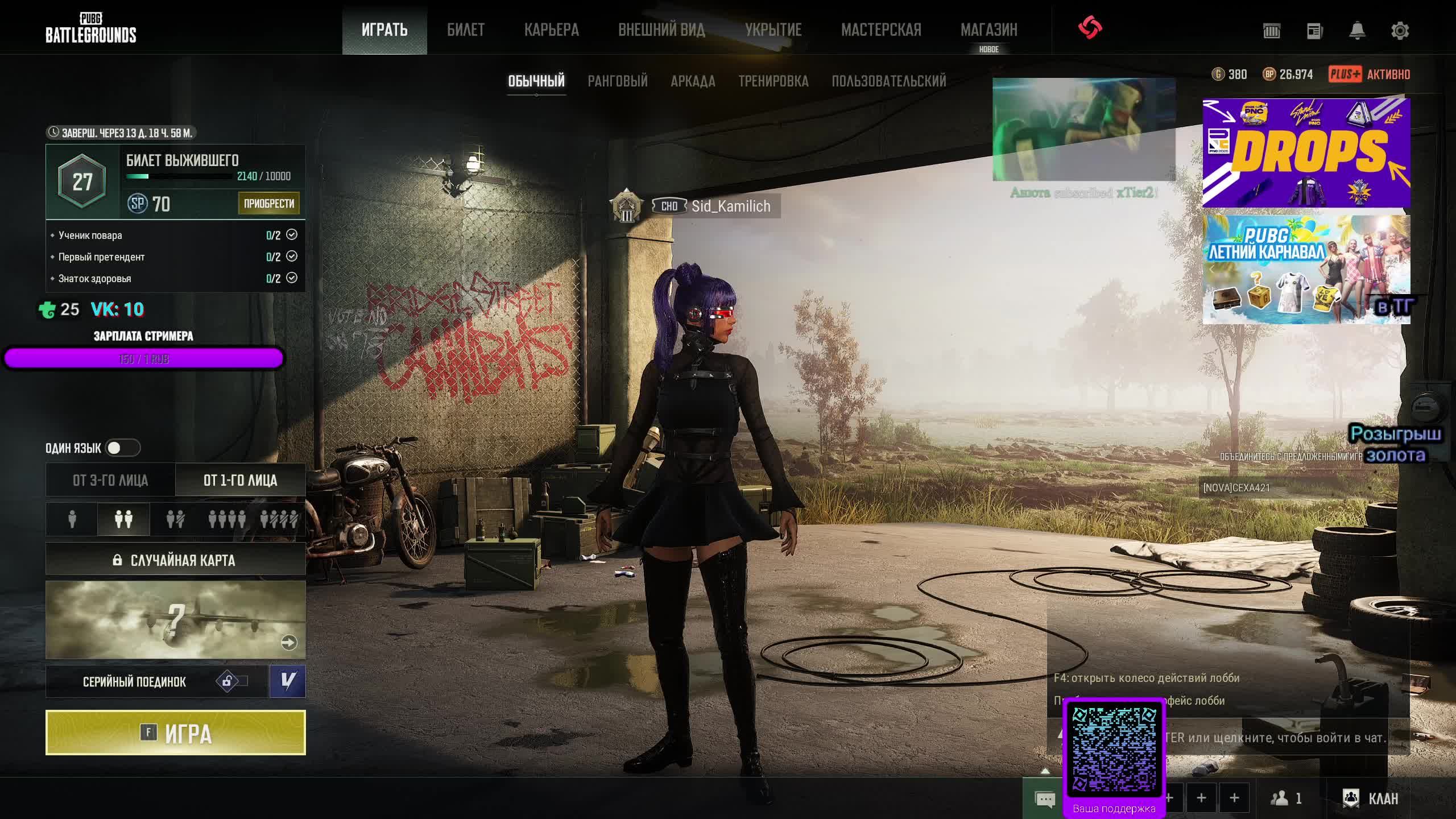This screenshot has width=1456, height=819.
Task: Start matchmaking with the yellow ИГРА button
Action: 175,733
